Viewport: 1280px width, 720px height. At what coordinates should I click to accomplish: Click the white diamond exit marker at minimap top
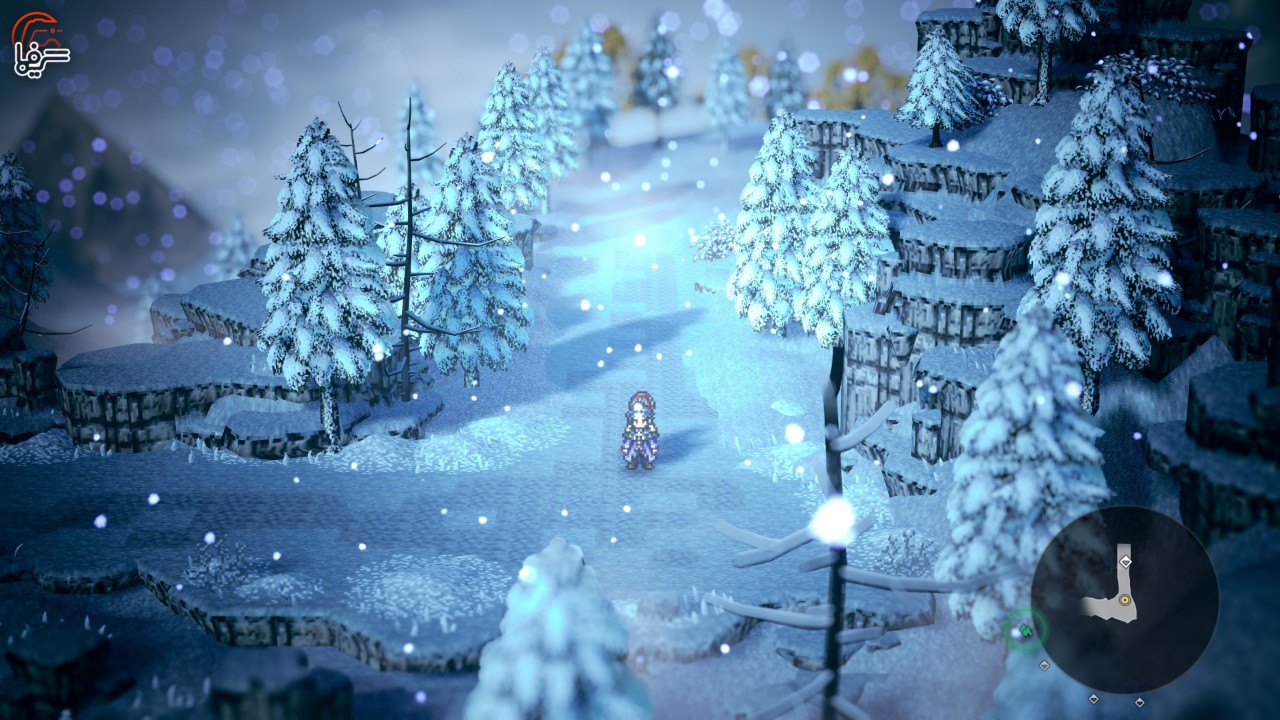[x=1125, y=561]
